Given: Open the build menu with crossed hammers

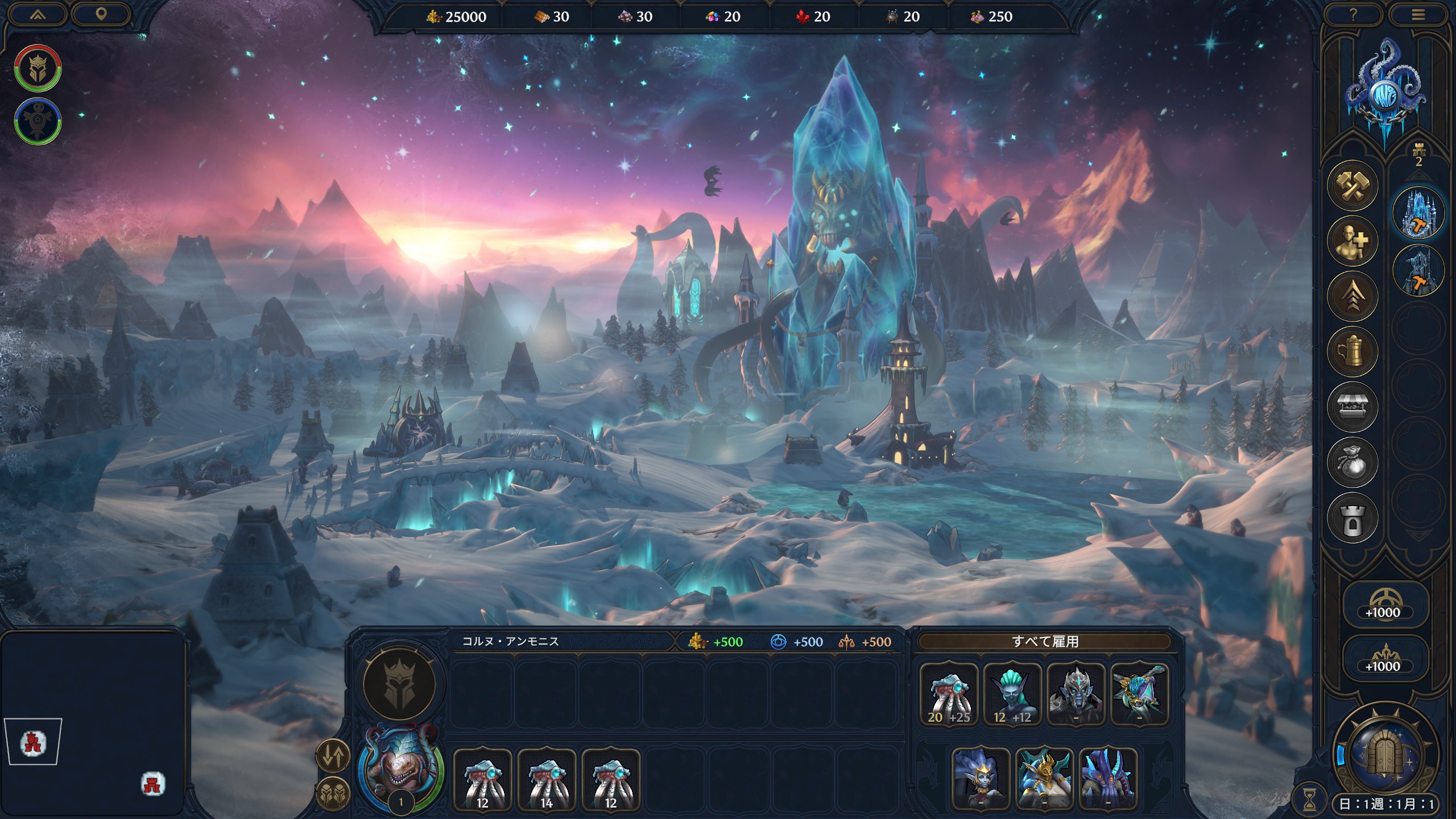Looking at the screenshot, I should coord(1352,185).
